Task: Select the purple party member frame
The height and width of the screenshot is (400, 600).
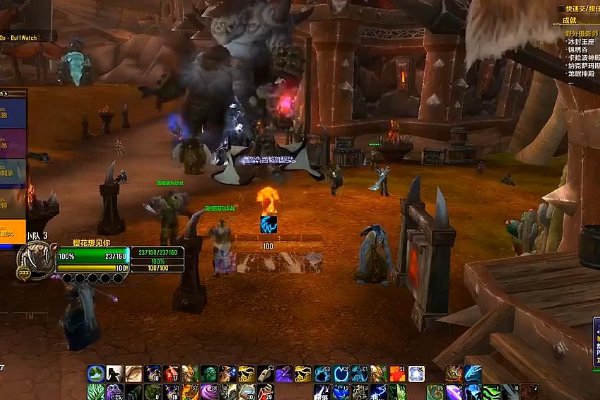Action: pyautogui.click(x=12, y=140)
